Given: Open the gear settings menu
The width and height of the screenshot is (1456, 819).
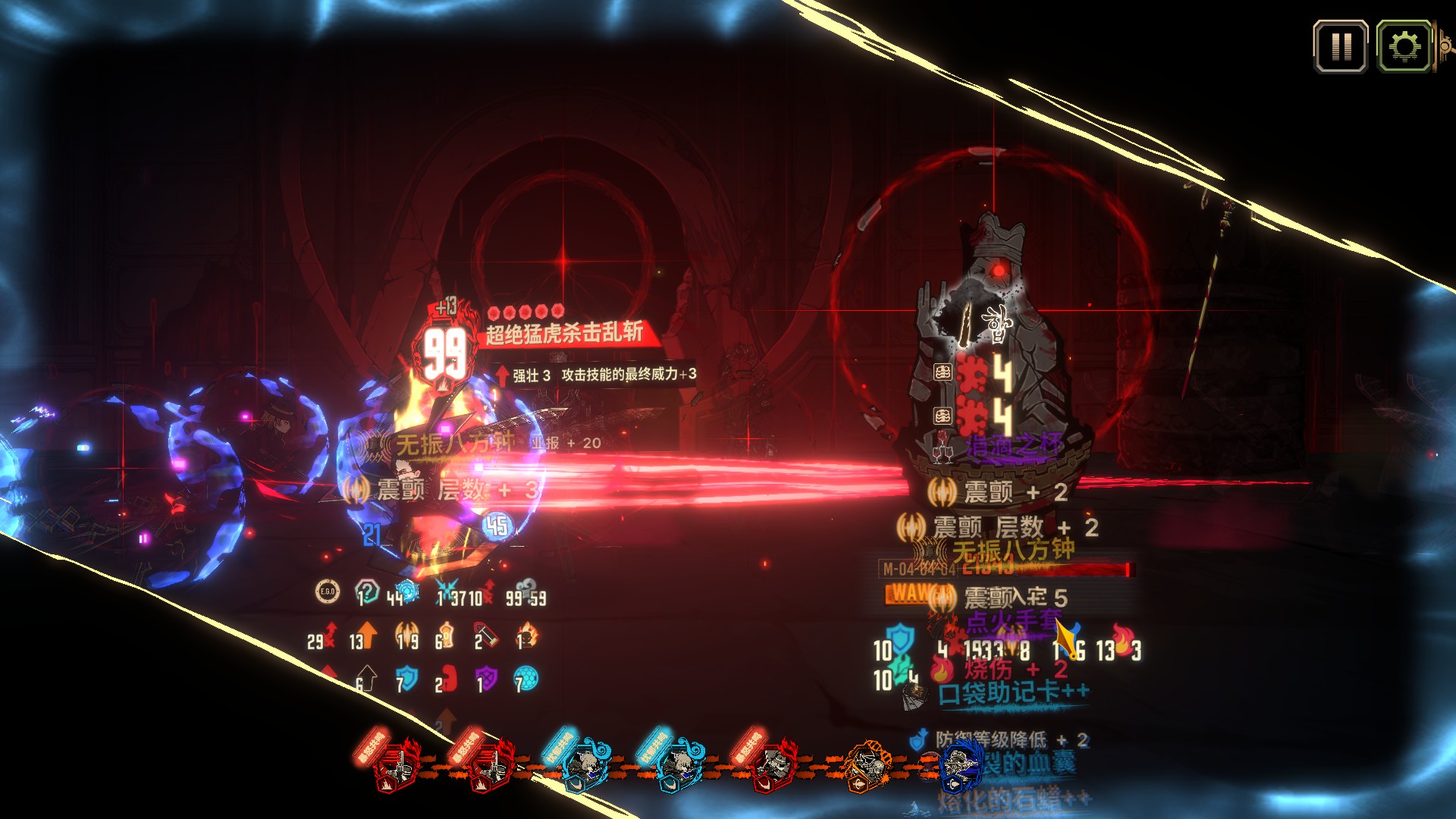Looking at the screenshot, I should pos(1404,47).
